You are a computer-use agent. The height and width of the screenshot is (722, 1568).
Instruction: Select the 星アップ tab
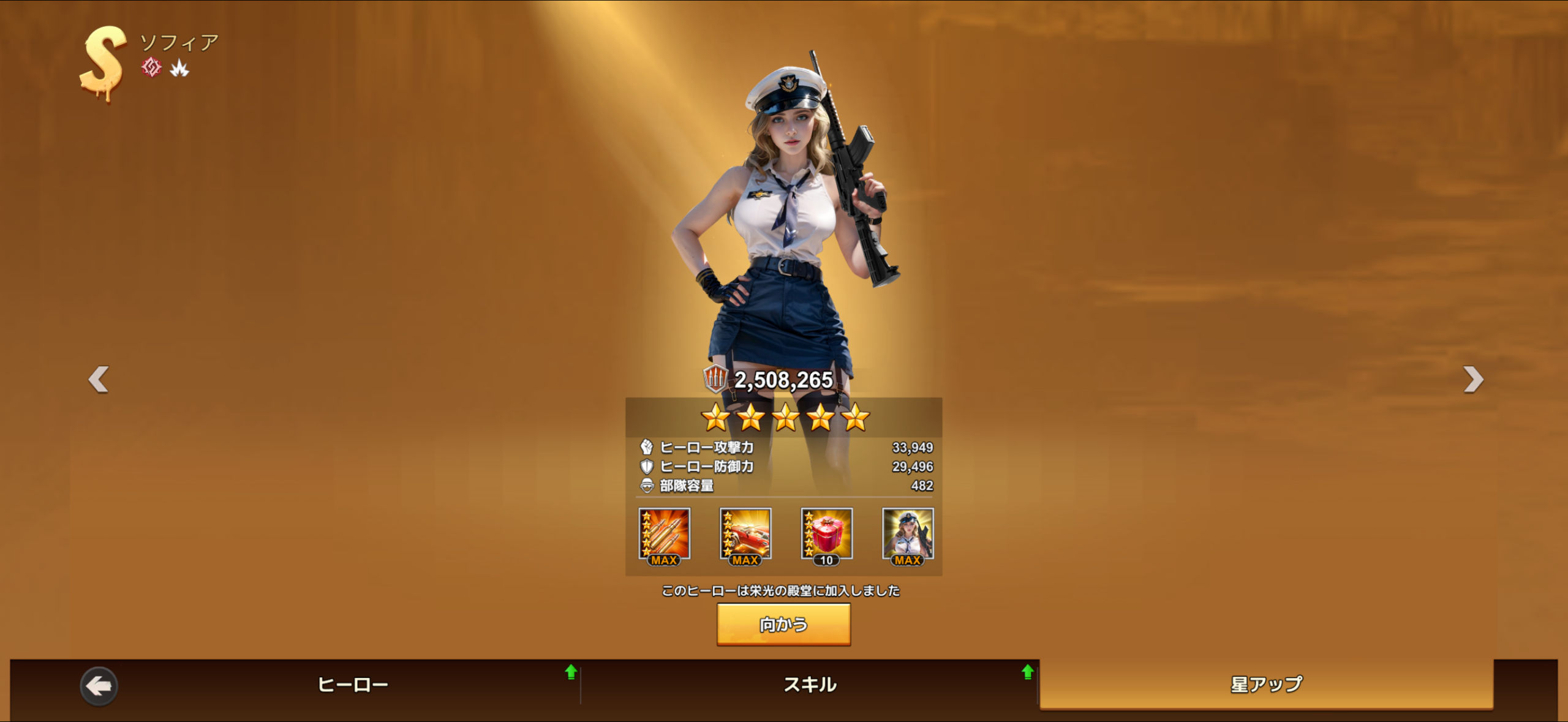[1266, 684]
